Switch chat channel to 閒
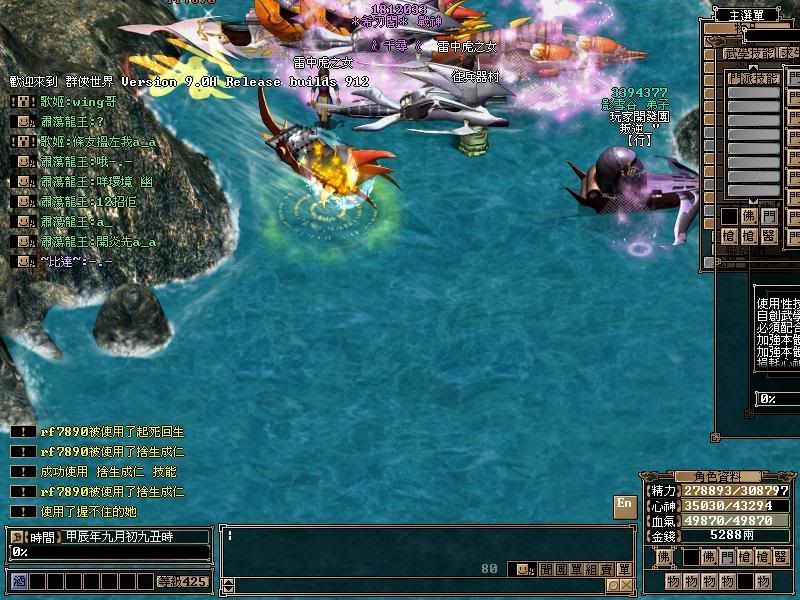The image size is (800, 600). click(x=546, y=569)
